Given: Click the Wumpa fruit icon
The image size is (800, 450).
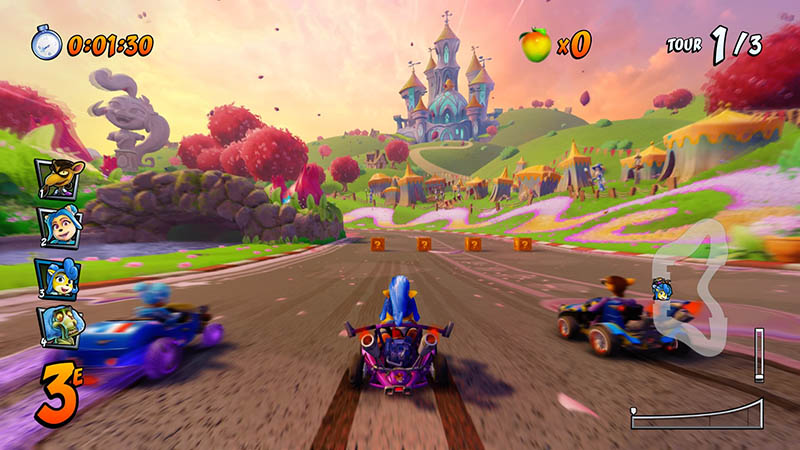Looking at the screenshot, I should click(x=535, y=44).
